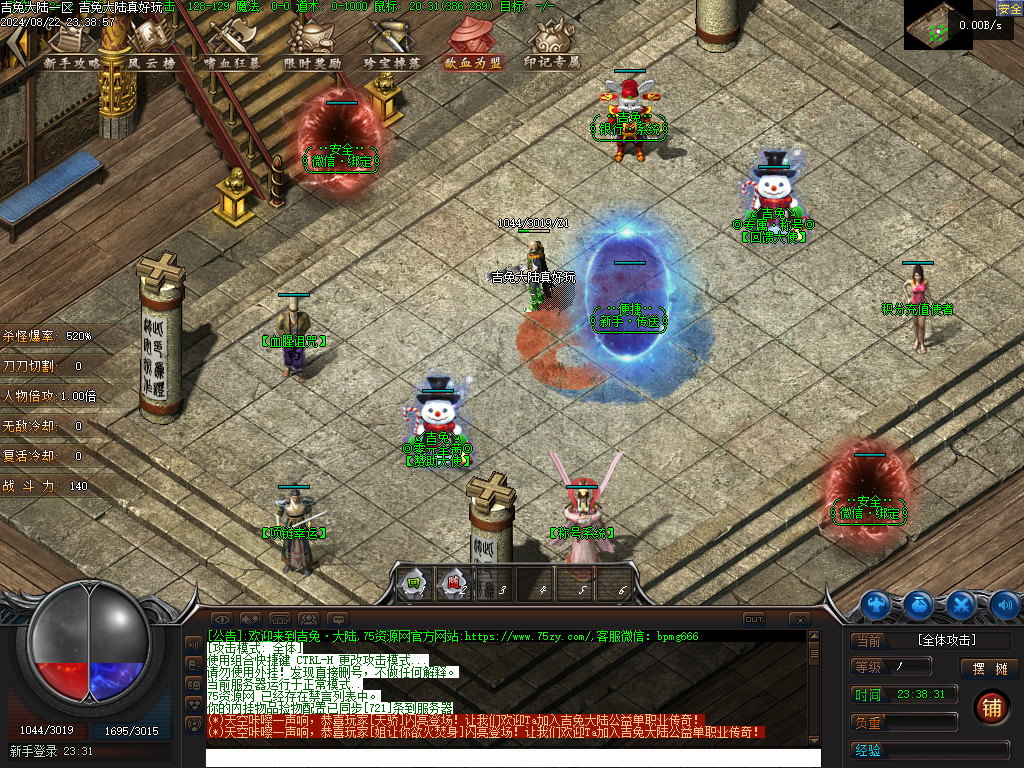Click the minimap in the corner

tap(938, 25)
